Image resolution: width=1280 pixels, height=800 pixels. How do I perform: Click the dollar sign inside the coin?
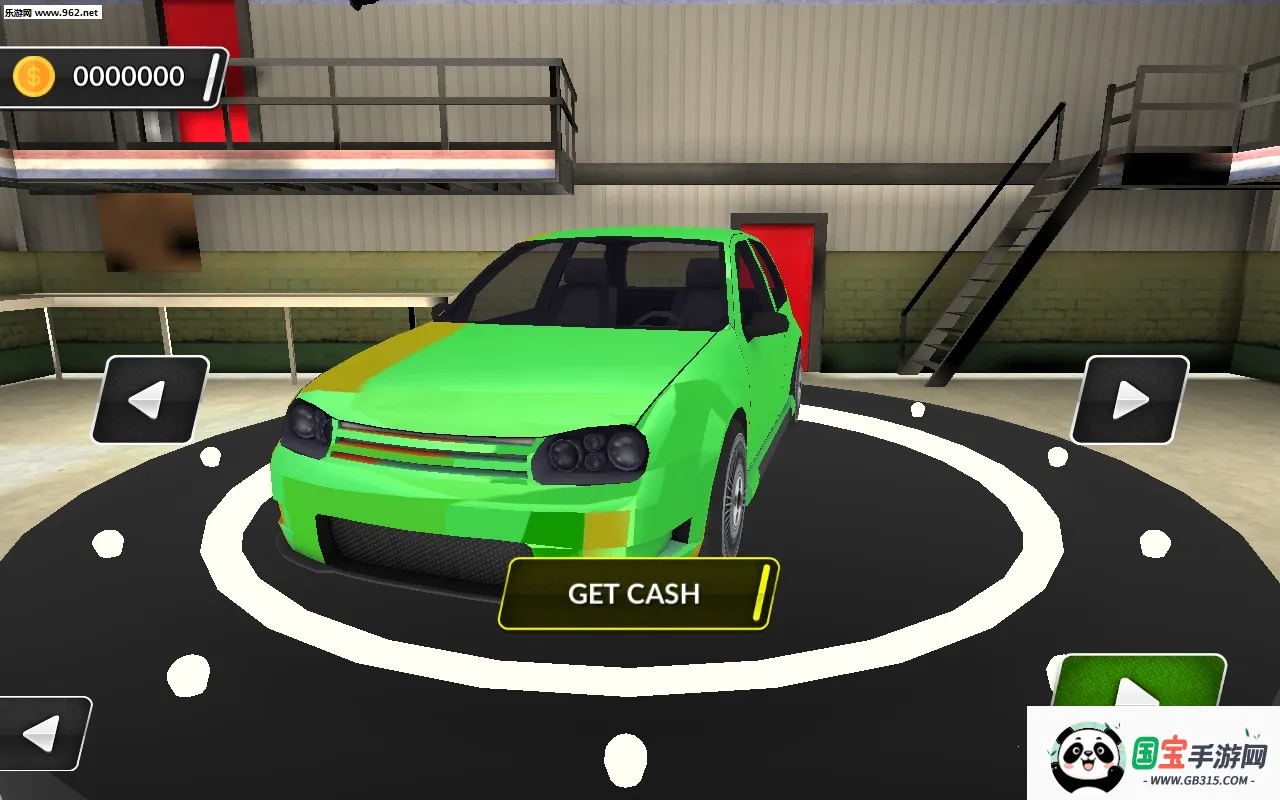[31, 74]
